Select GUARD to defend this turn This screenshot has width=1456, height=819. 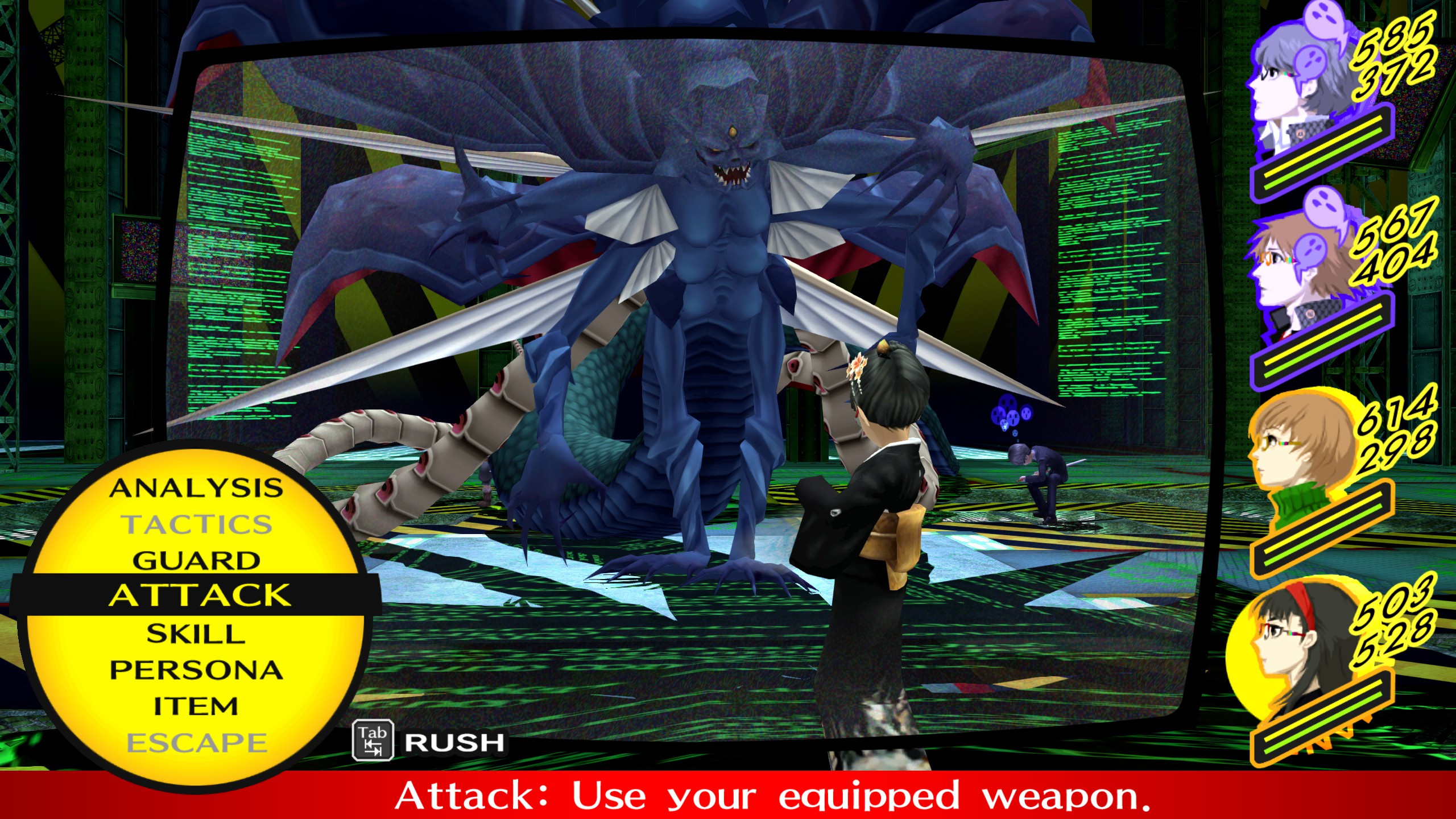(x=196, y=559)
